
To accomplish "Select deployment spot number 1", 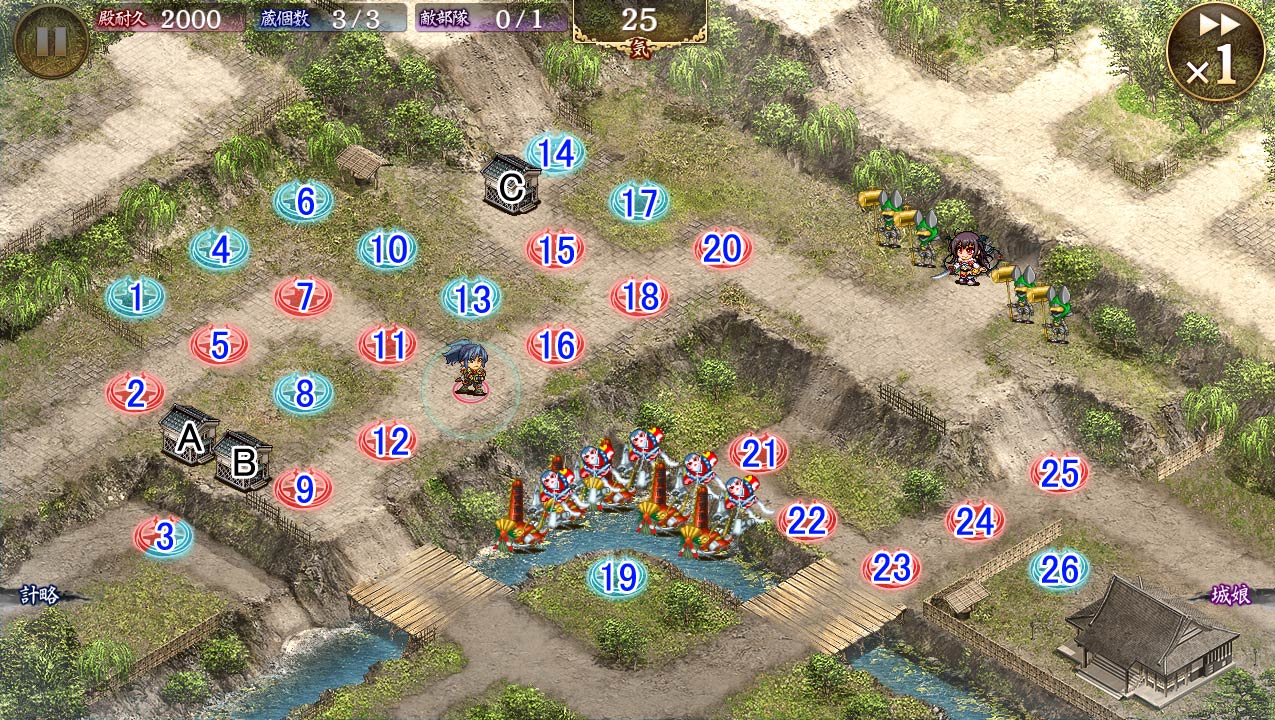I will click(x=135, y=297).
